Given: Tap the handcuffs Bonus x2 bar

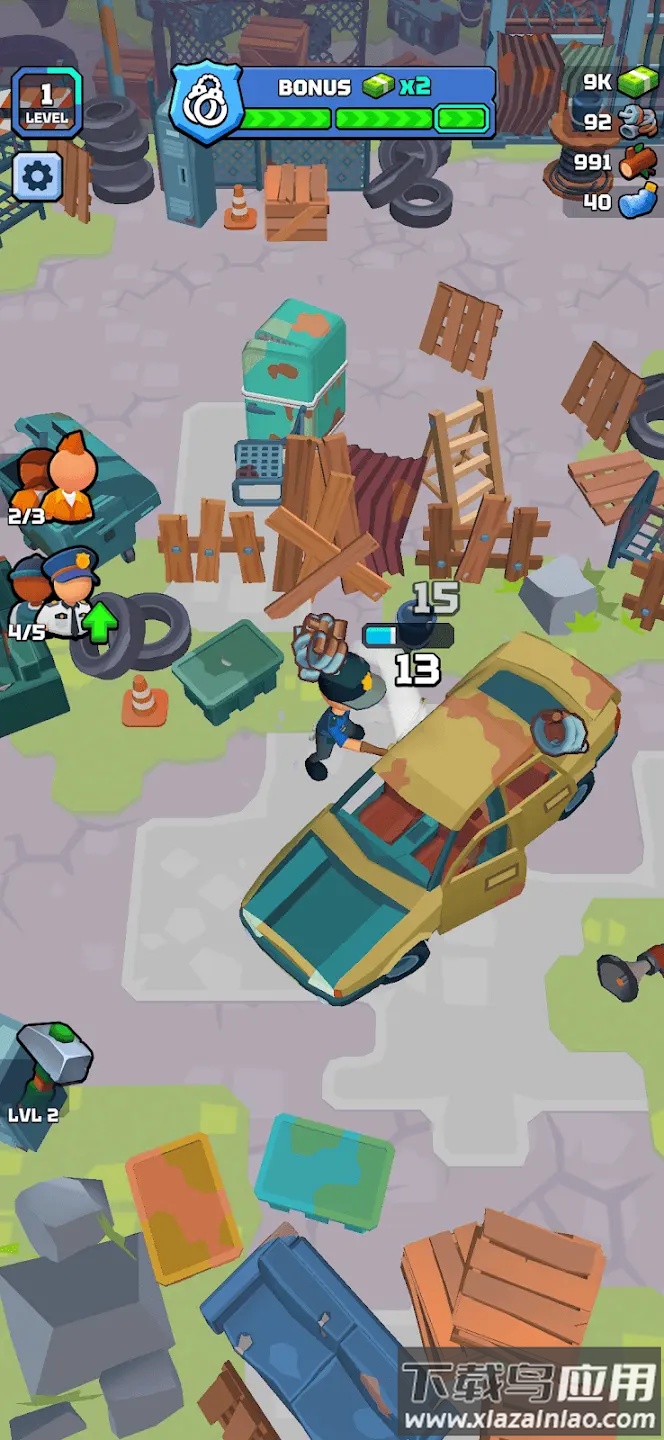Looking at the screenshot, I should (335, 103).
